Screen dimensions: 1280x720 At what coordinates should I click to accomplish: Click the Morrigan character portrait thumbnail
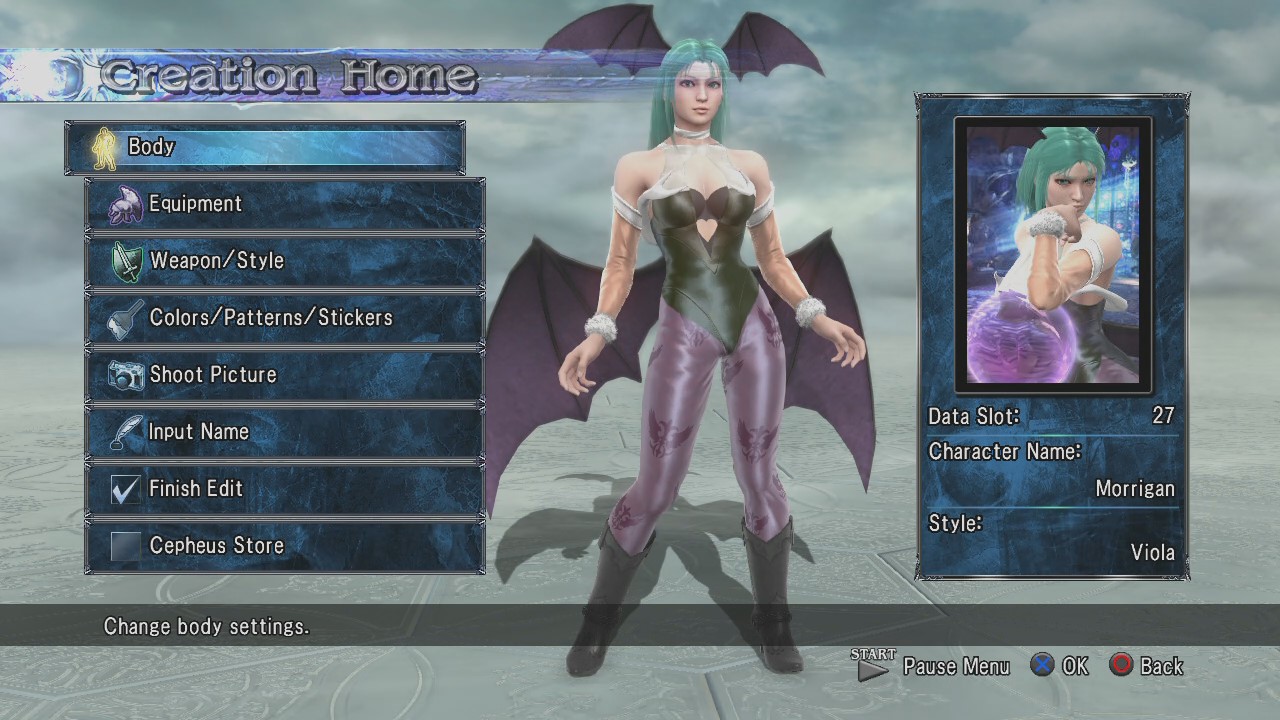pyautogui.click(x=1053, y=254)
